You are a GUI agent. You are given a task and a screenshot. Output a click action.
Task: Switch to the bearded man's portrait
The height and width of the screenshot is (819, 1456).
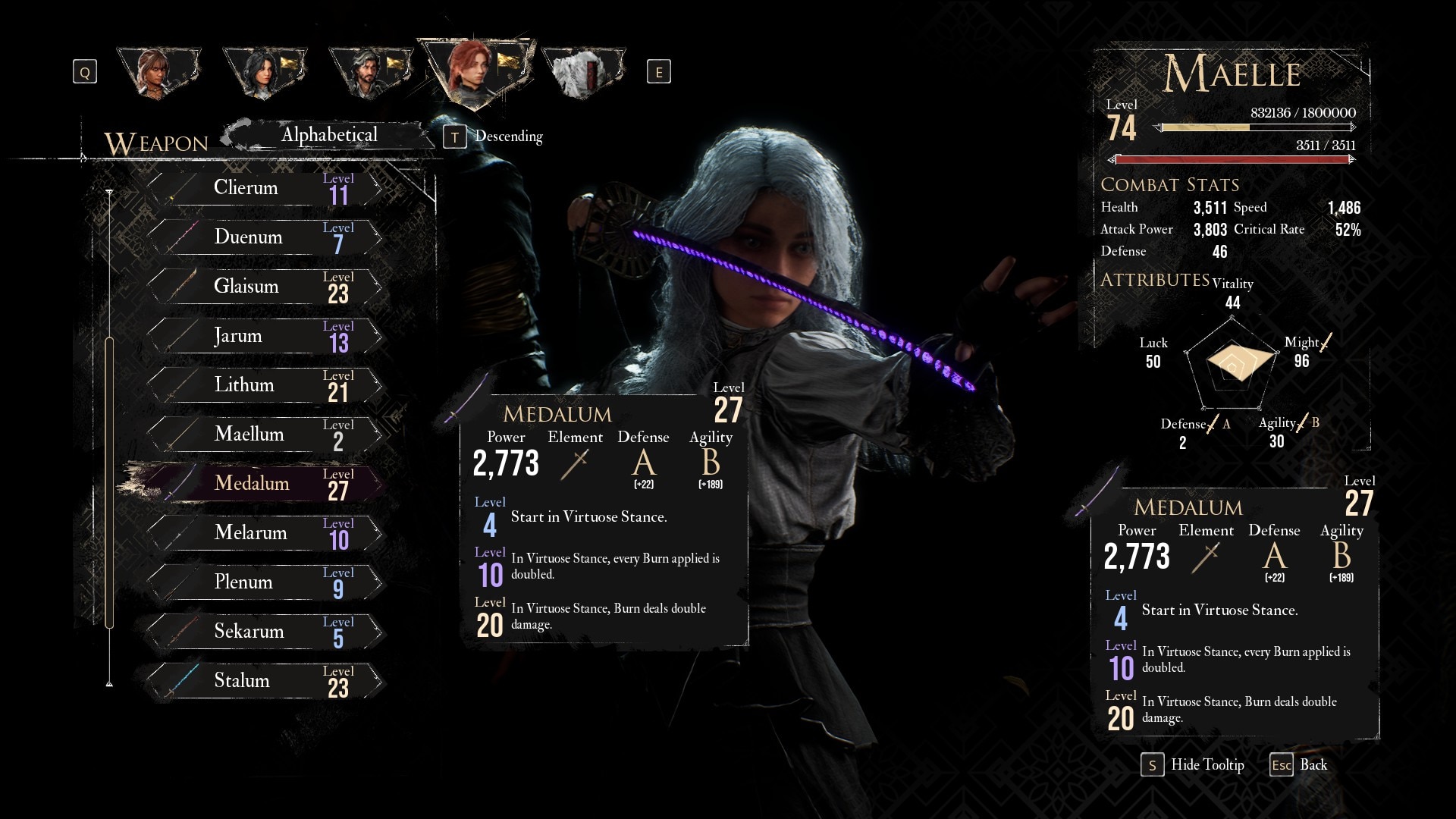click(370, 73)
